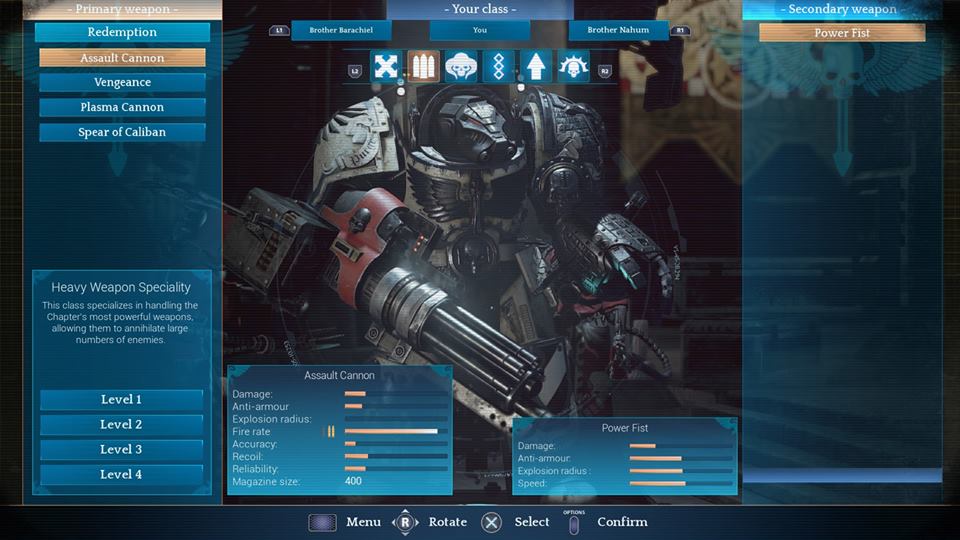Choose the skull with spiked halo class icon

pos(574,67)
